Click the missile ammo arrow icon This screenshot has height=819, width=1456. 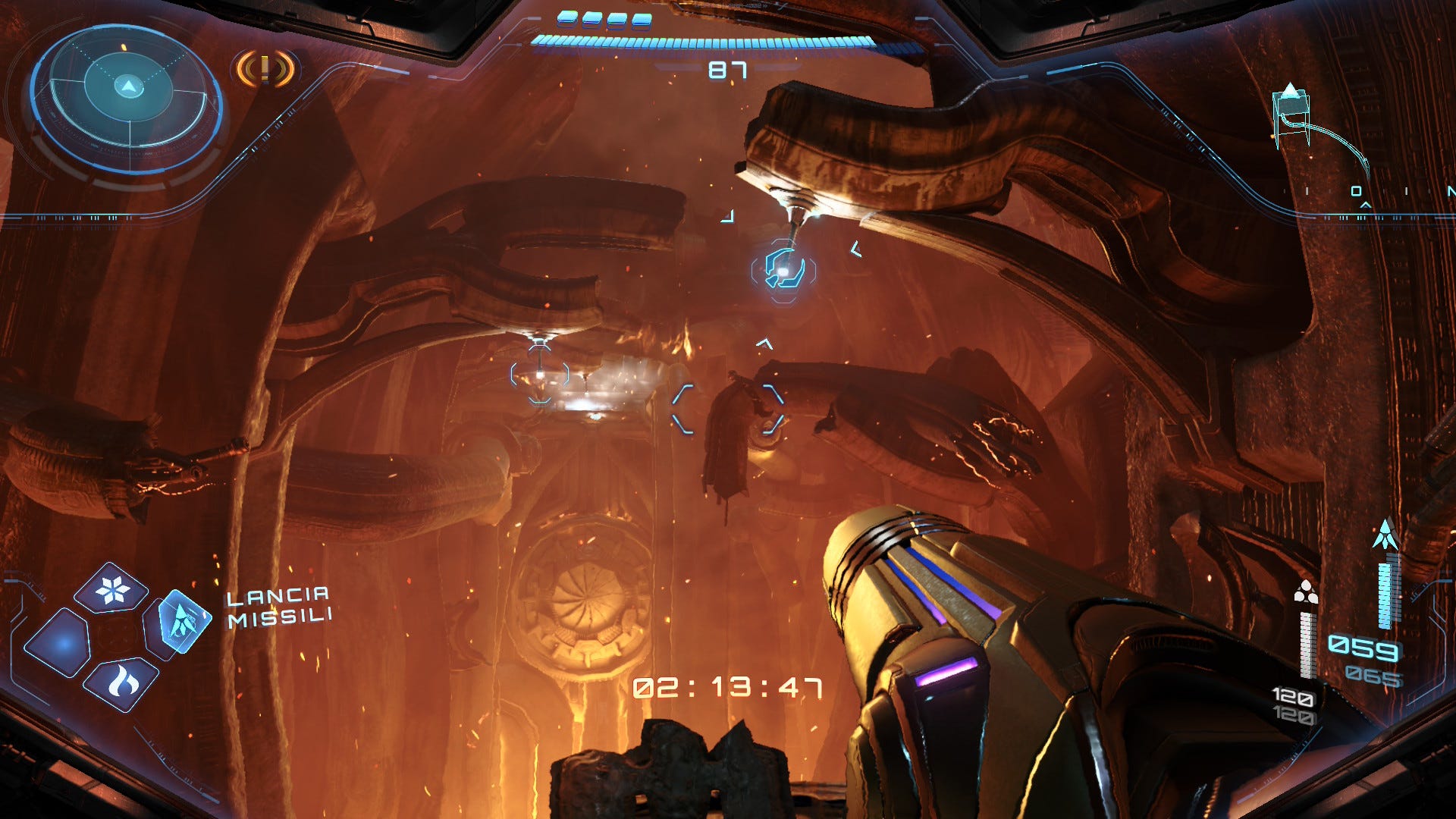click(x=1385, y=535)
